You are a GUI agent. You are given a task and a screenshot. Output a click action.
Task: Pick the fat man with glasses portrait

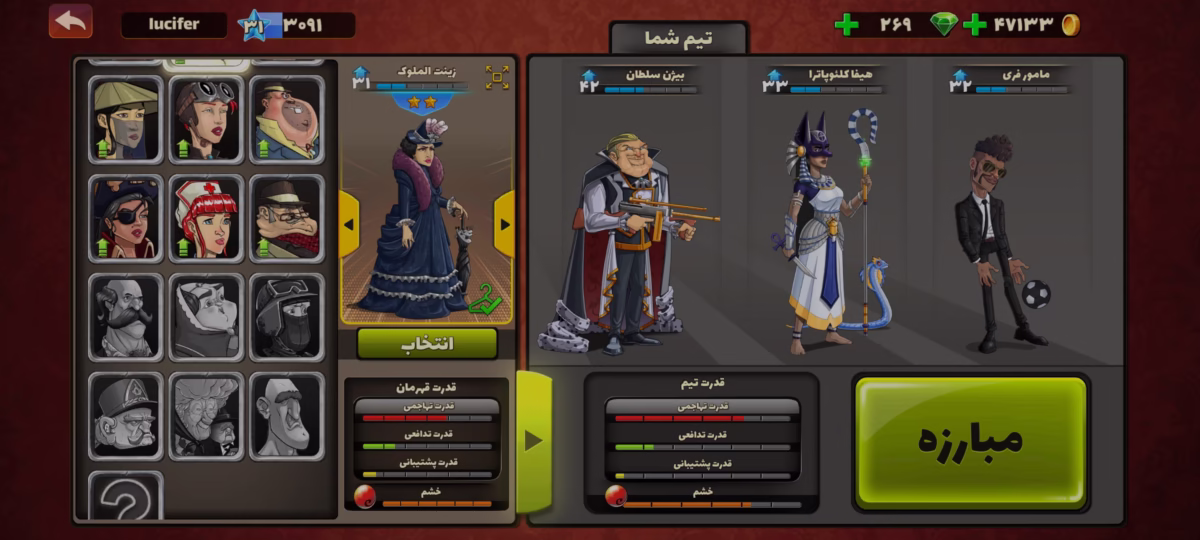pyautogui.click(x=286, y=120)
